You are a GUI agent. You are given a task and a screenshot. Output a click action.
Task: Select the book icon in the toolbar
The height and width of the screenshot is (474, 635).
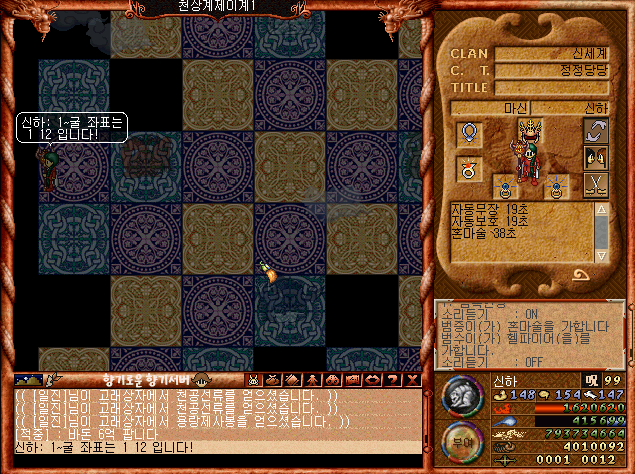pos(292,380)
